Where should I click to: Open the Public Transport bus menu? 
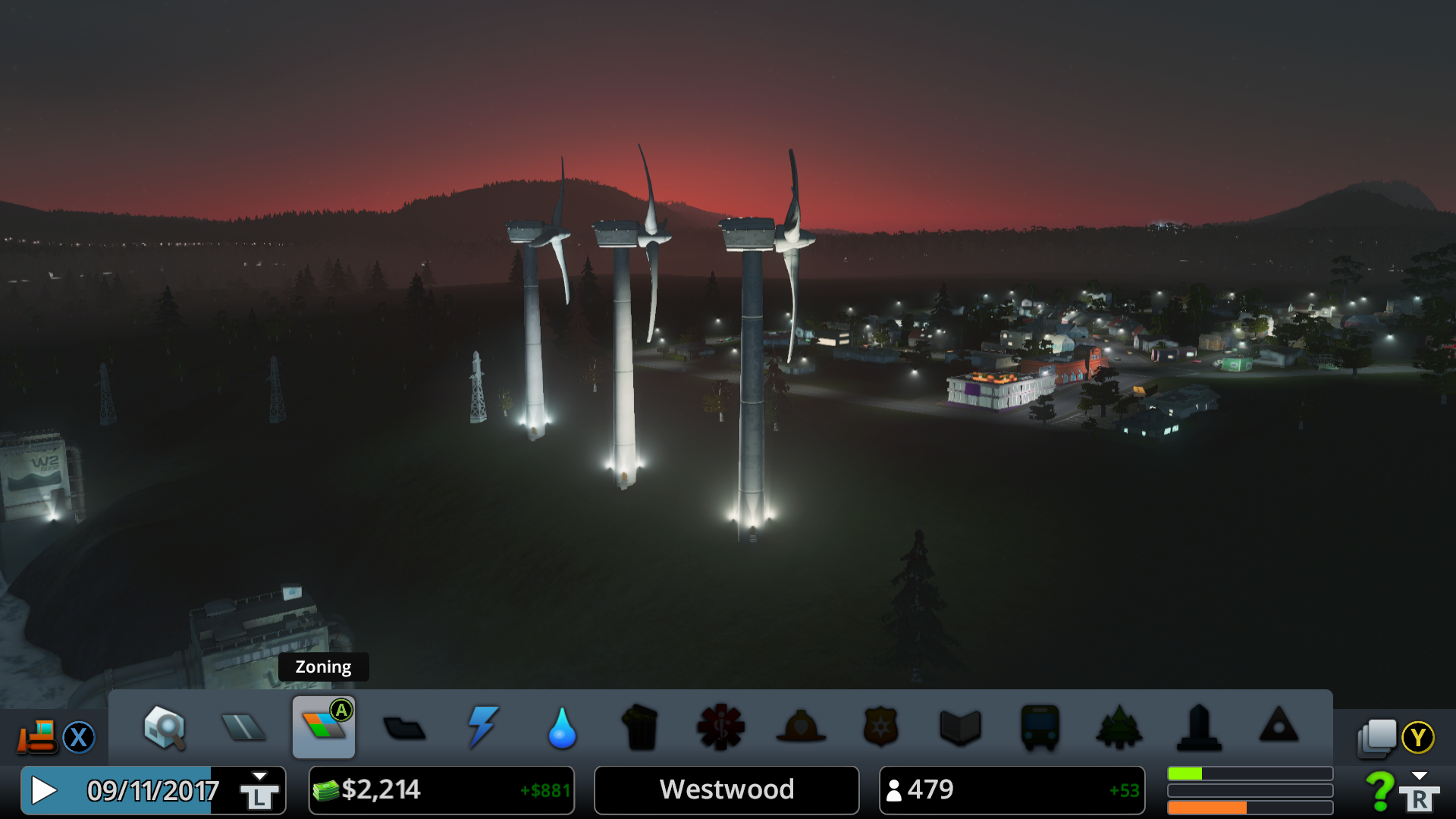[1040, 728]
